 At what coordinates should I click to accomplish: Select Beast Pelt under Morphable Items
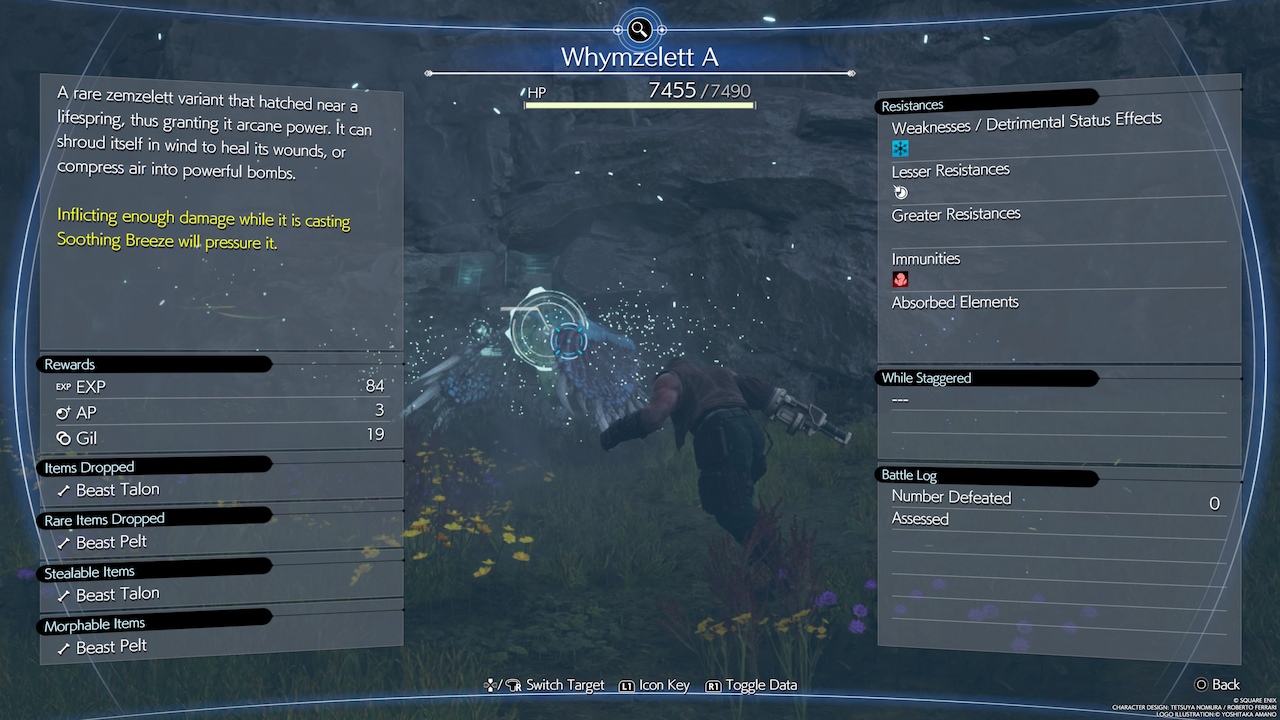tap(111, 647)
